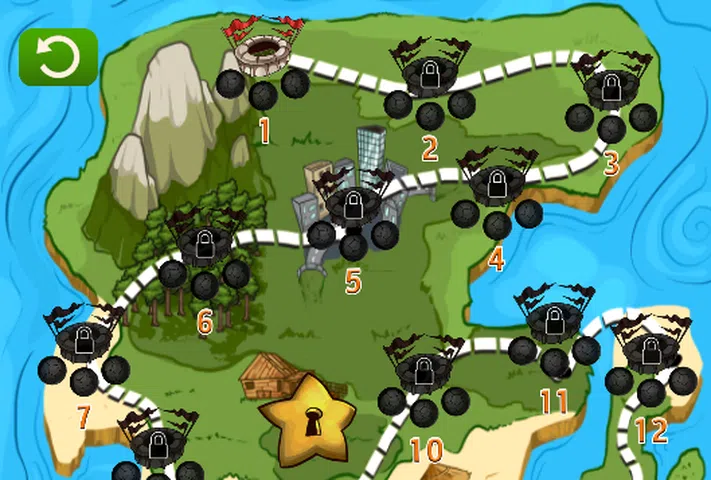Select the unlocked level 1 arena

pyautogui.click(x=263, y=50)
